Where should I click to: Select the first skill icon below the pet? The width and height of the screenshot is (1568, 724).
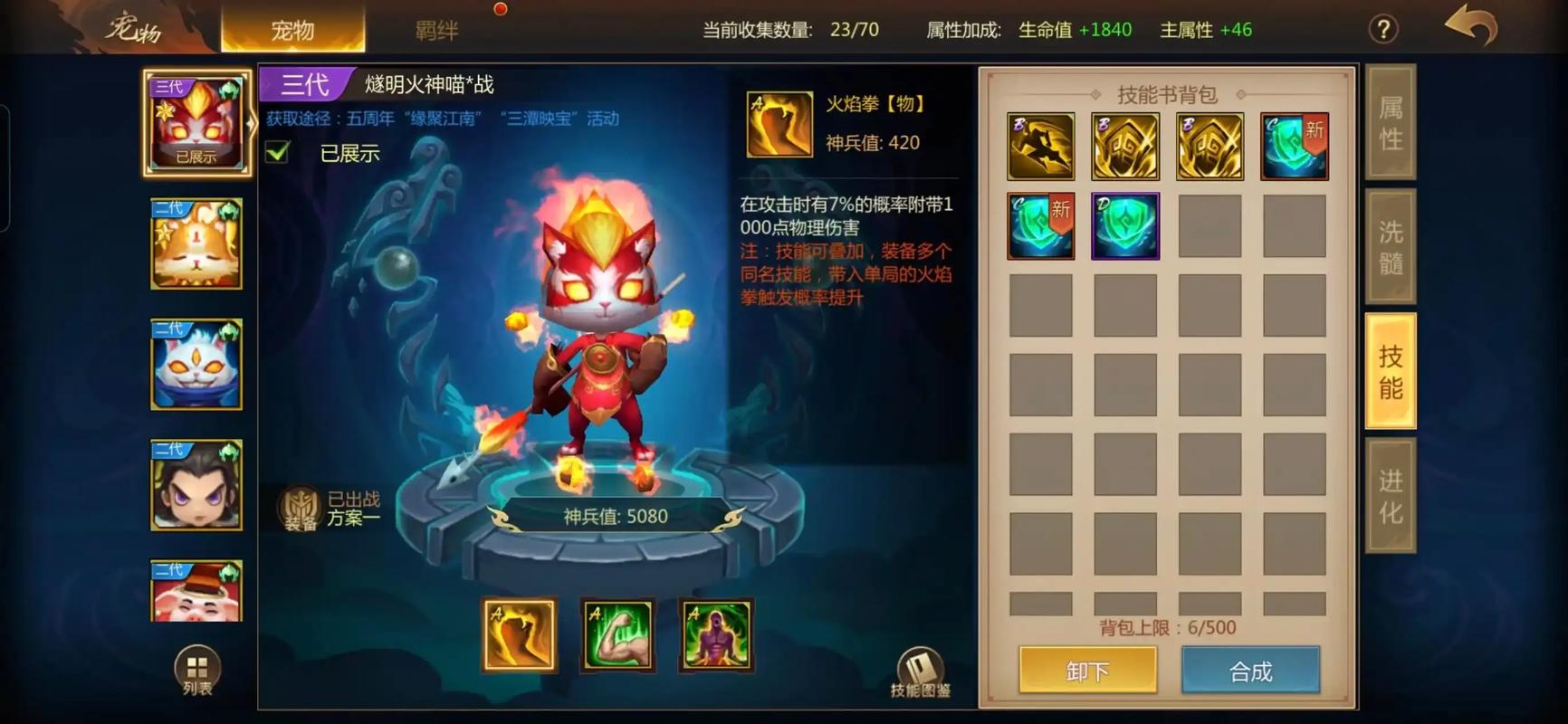pyautogui.click(x=519, y=636)
